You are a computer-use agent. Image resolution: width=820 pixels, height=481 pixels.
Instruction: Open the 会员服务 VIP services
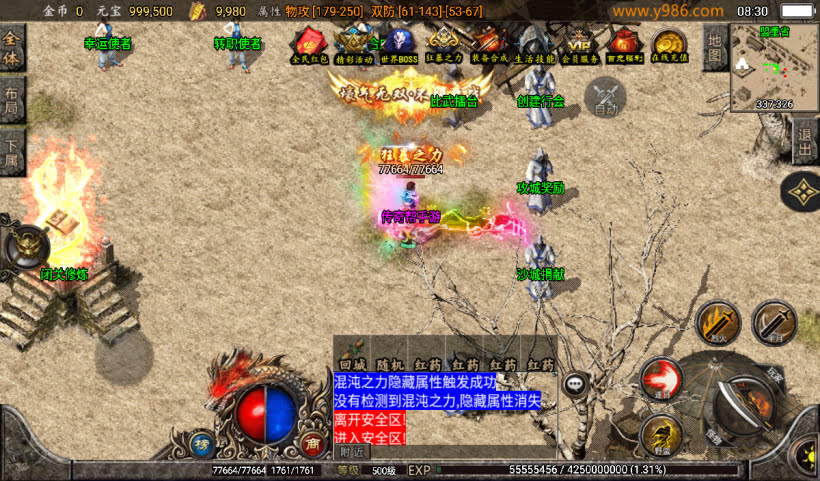click(580, 44)
